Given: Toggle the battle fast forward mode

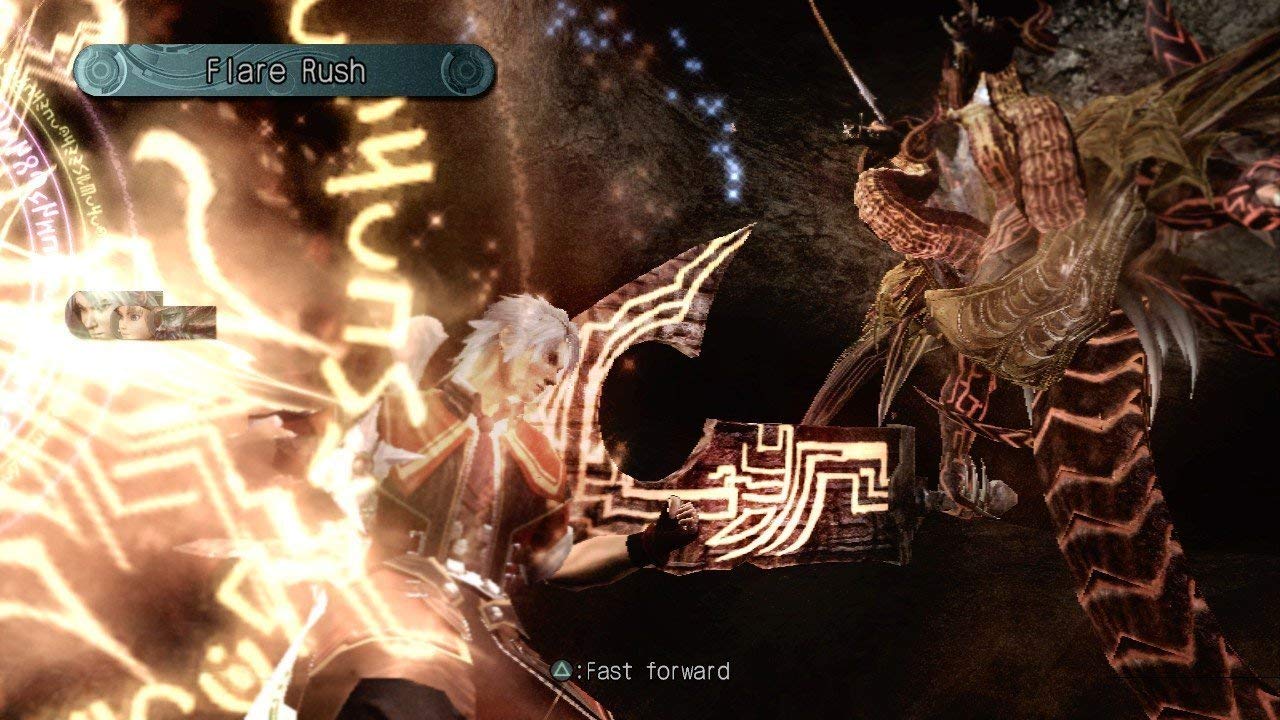Looking at the screenshot, I should pyautogui.click(x=620, y=672).
